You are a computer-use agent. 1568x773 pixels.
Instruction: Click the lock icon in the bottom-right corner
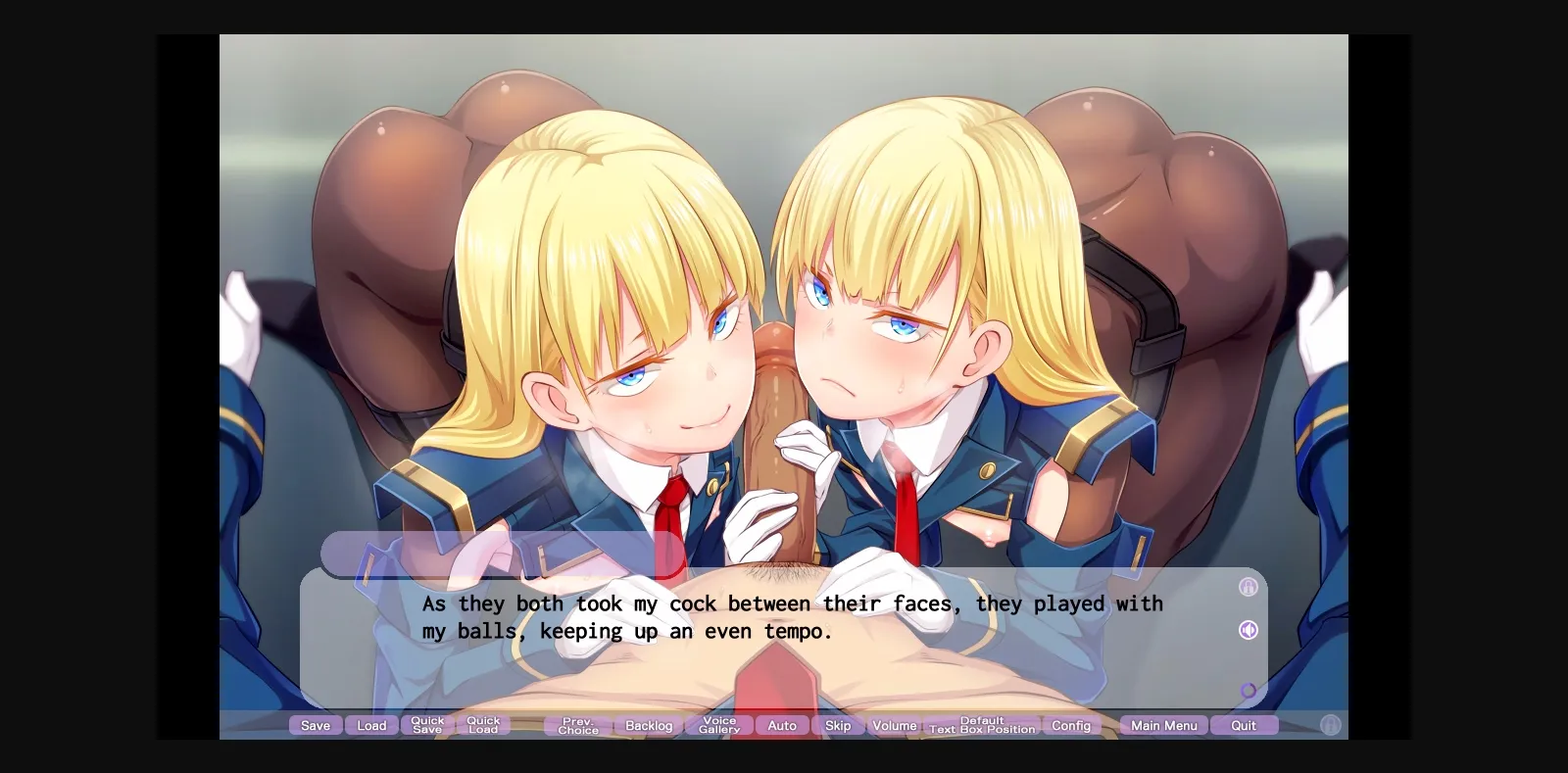1330,726
